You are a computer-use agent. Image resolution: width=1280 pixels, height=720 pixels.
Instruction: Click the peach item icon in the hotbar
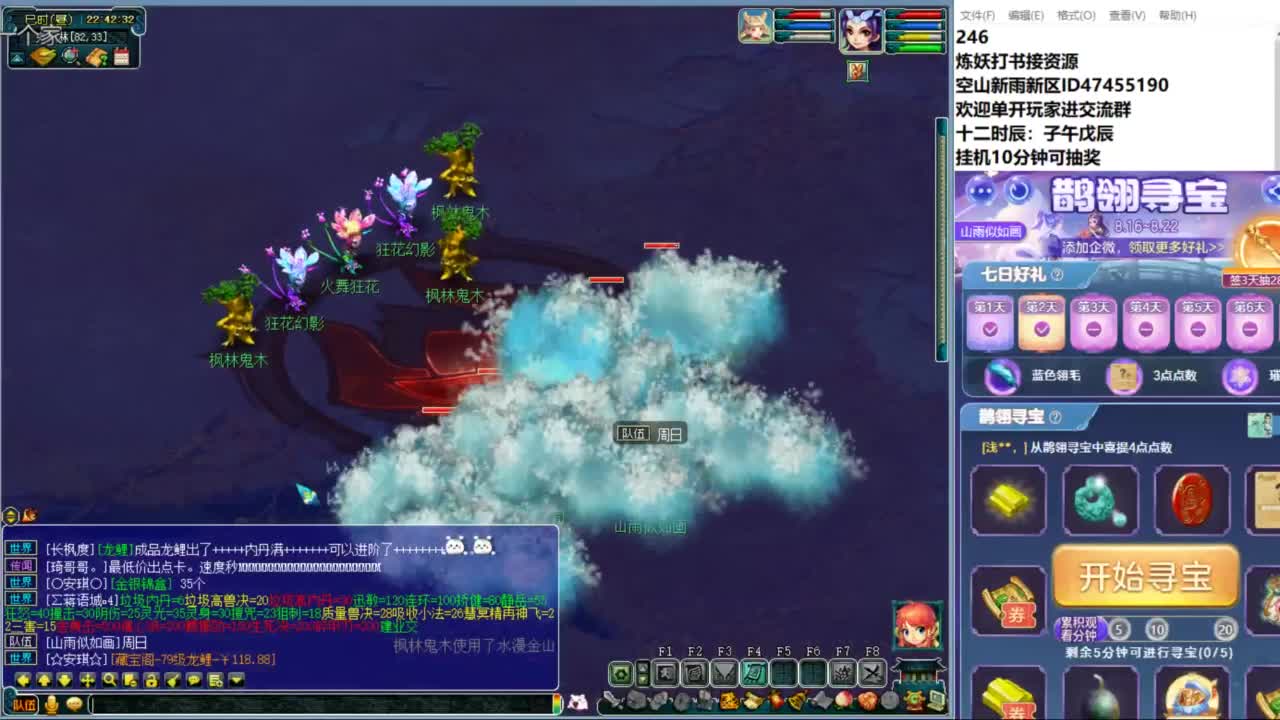[x=843, y=701]
